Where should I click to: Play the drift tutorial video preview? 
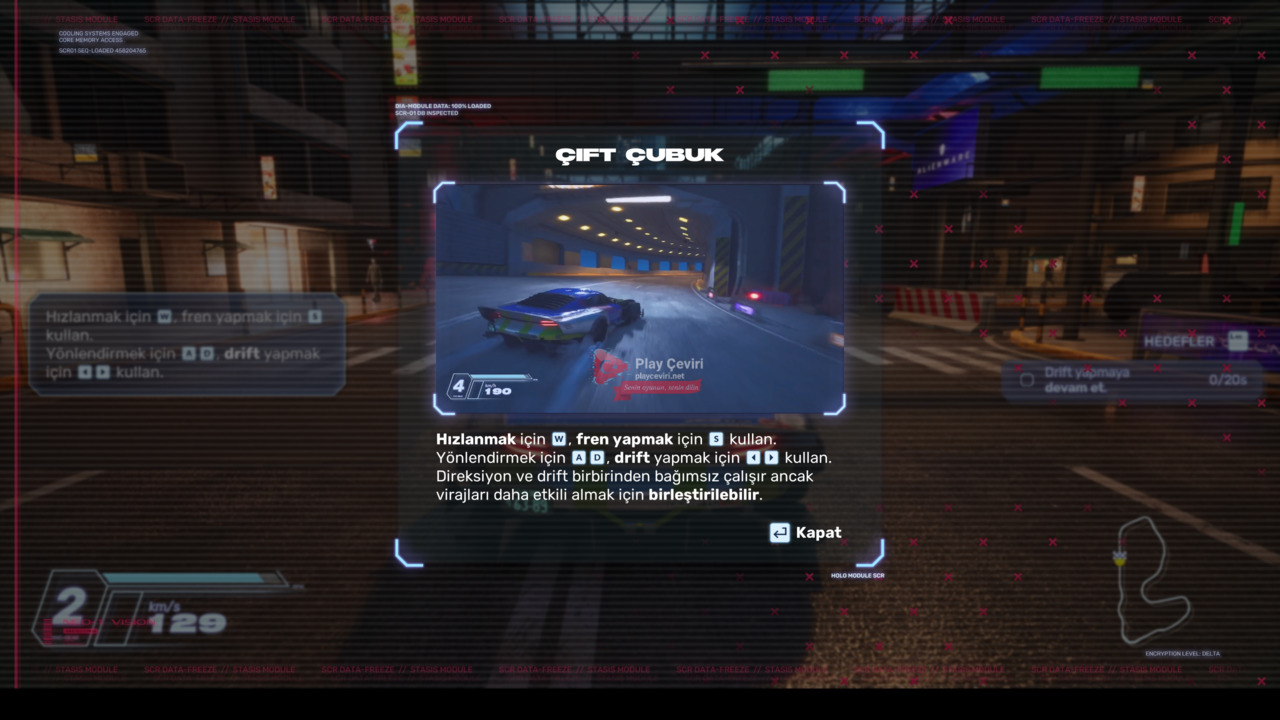(639, 298)
